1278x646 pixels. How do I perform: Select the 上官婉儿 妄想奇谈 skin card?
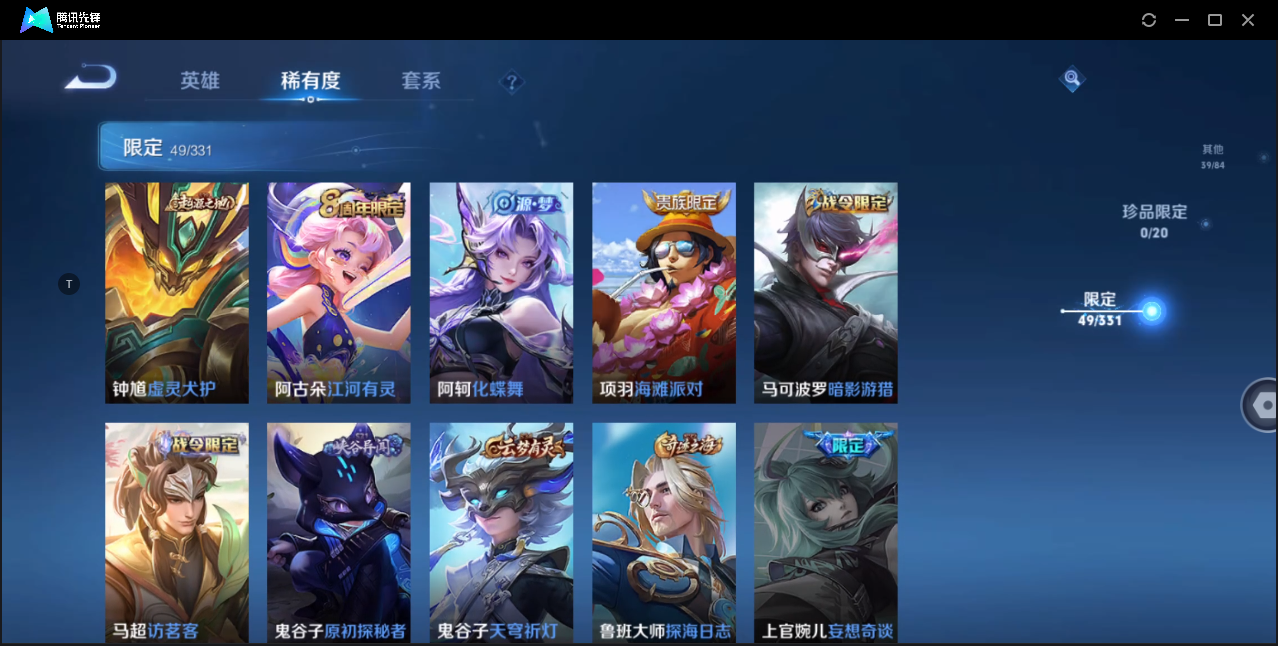click(825, 532)
